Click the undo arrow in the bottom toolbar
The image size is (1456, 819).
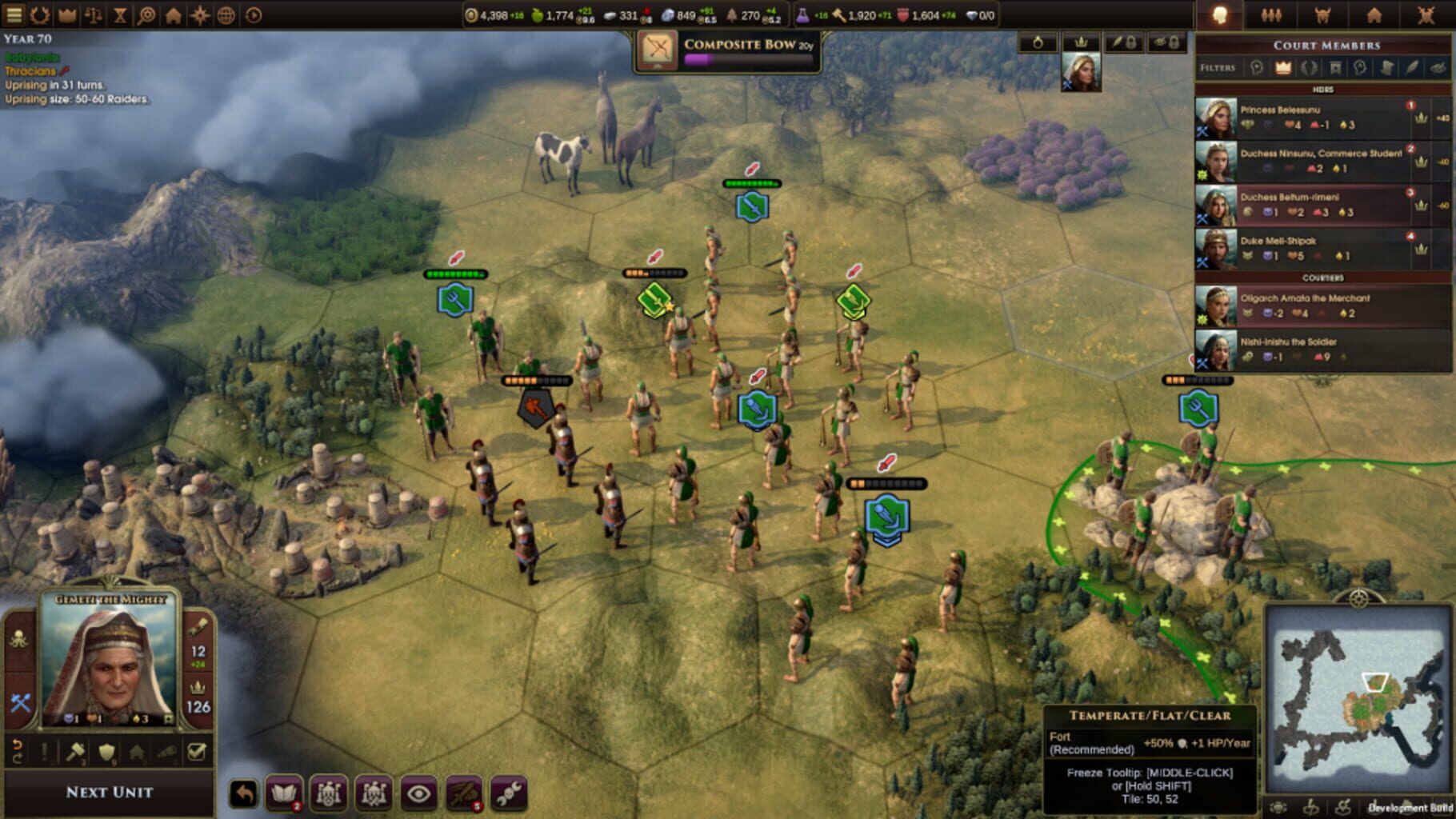click(243, 792)
